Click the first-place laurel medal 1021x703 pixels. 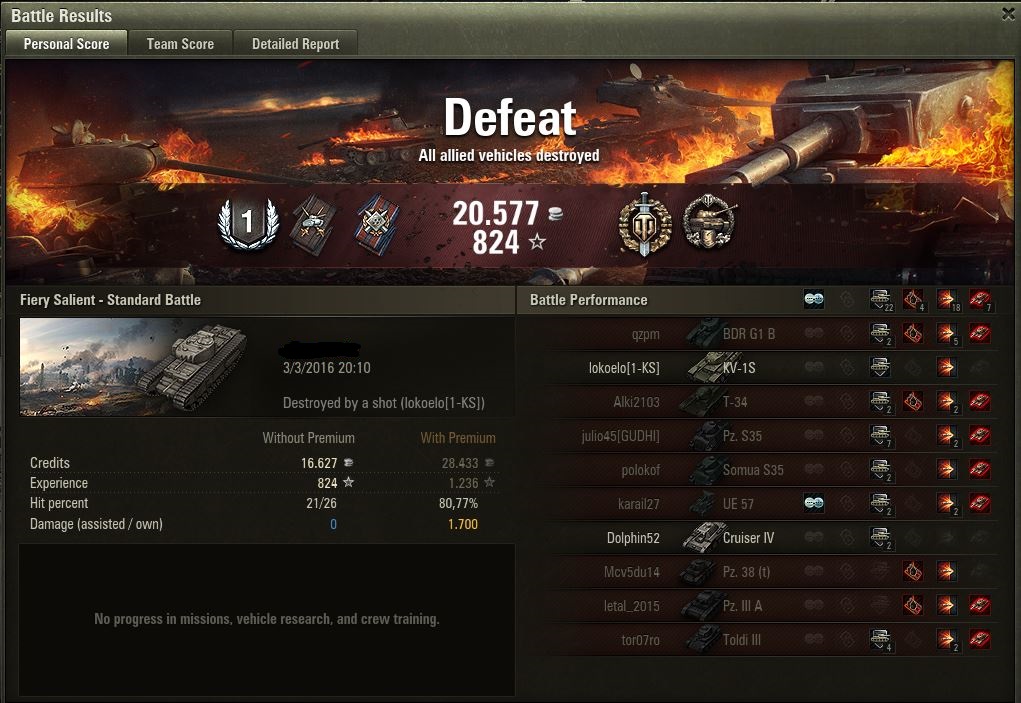[248, 224]
